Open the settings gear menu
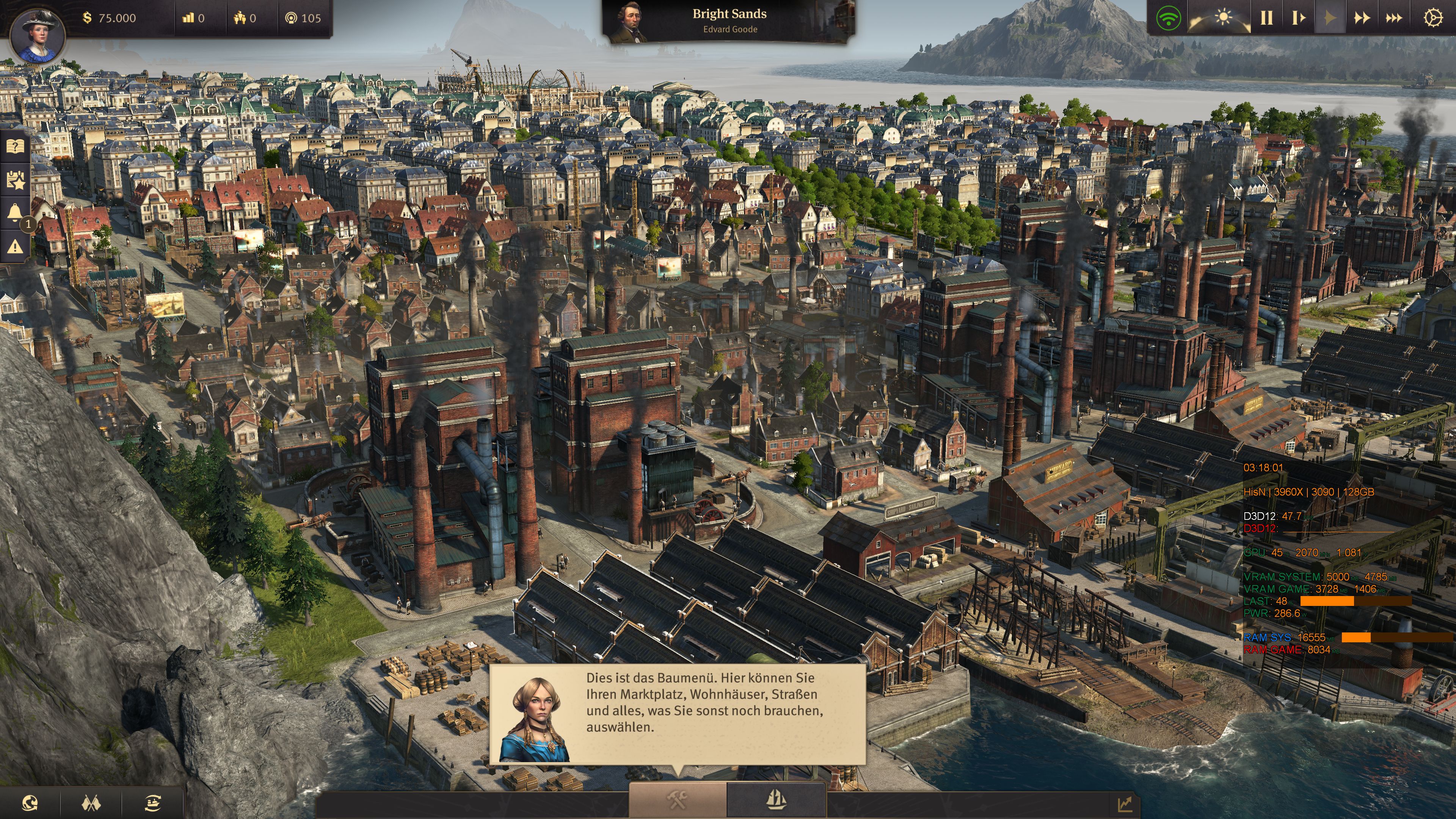The width and height of the screenshot is (1456, 819). (x=1431, y=17)
